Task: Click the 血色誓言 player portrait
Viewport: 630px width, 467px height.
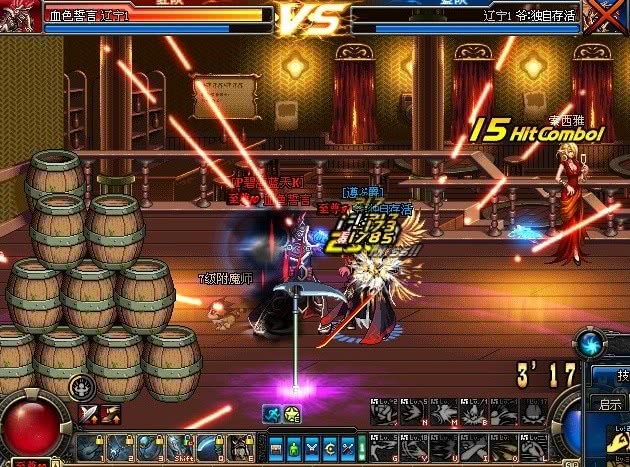Action: [22, 15]
